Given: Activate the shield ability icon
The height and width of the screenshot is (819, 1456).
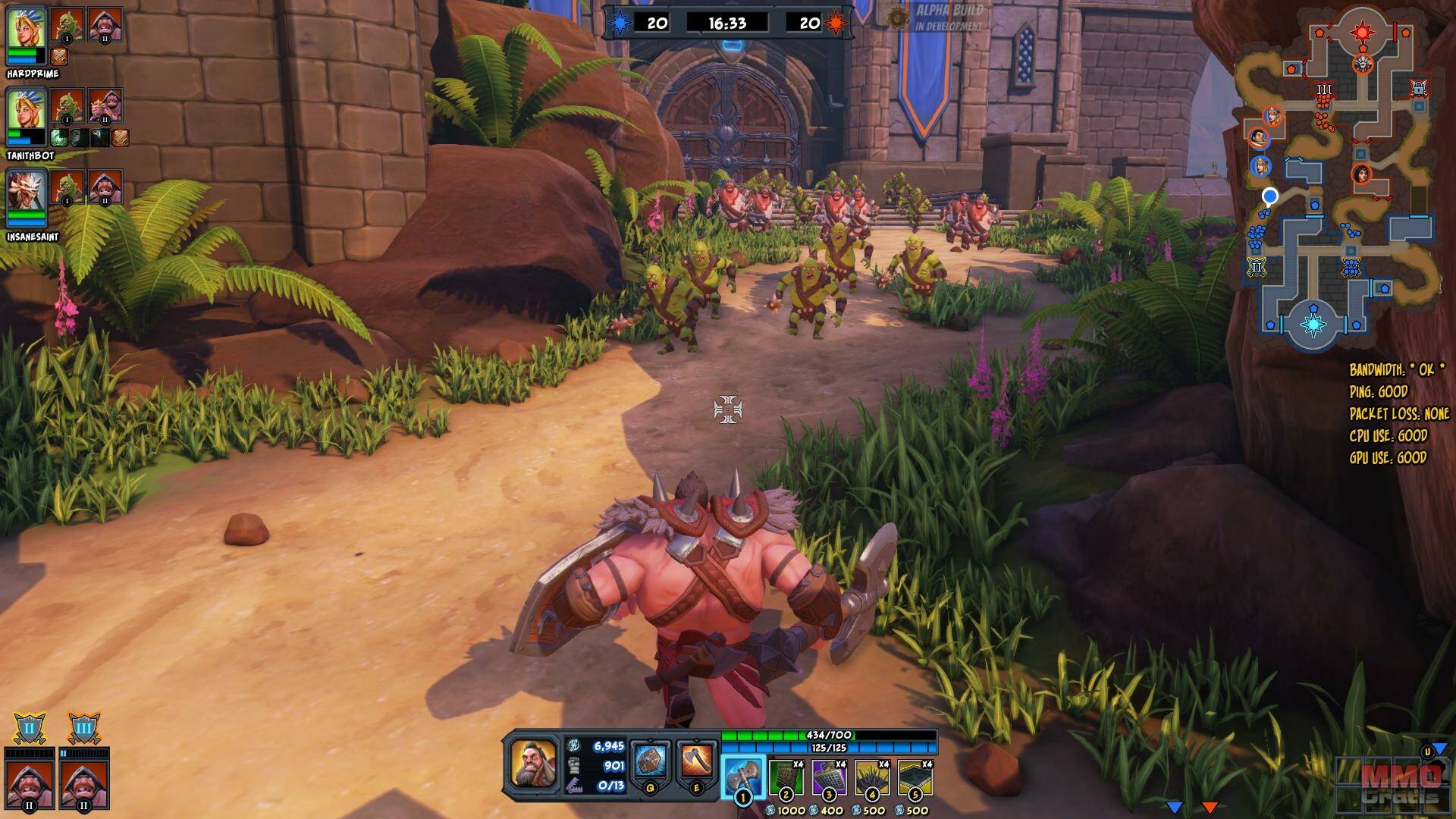Looking at the screenshot, I should 651,761.
